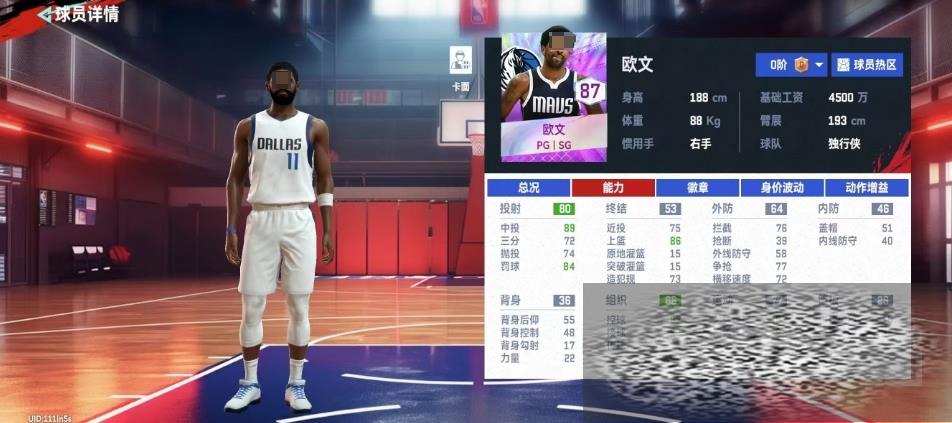
Task: Select the 能力 tab
Action: point(613,188)
